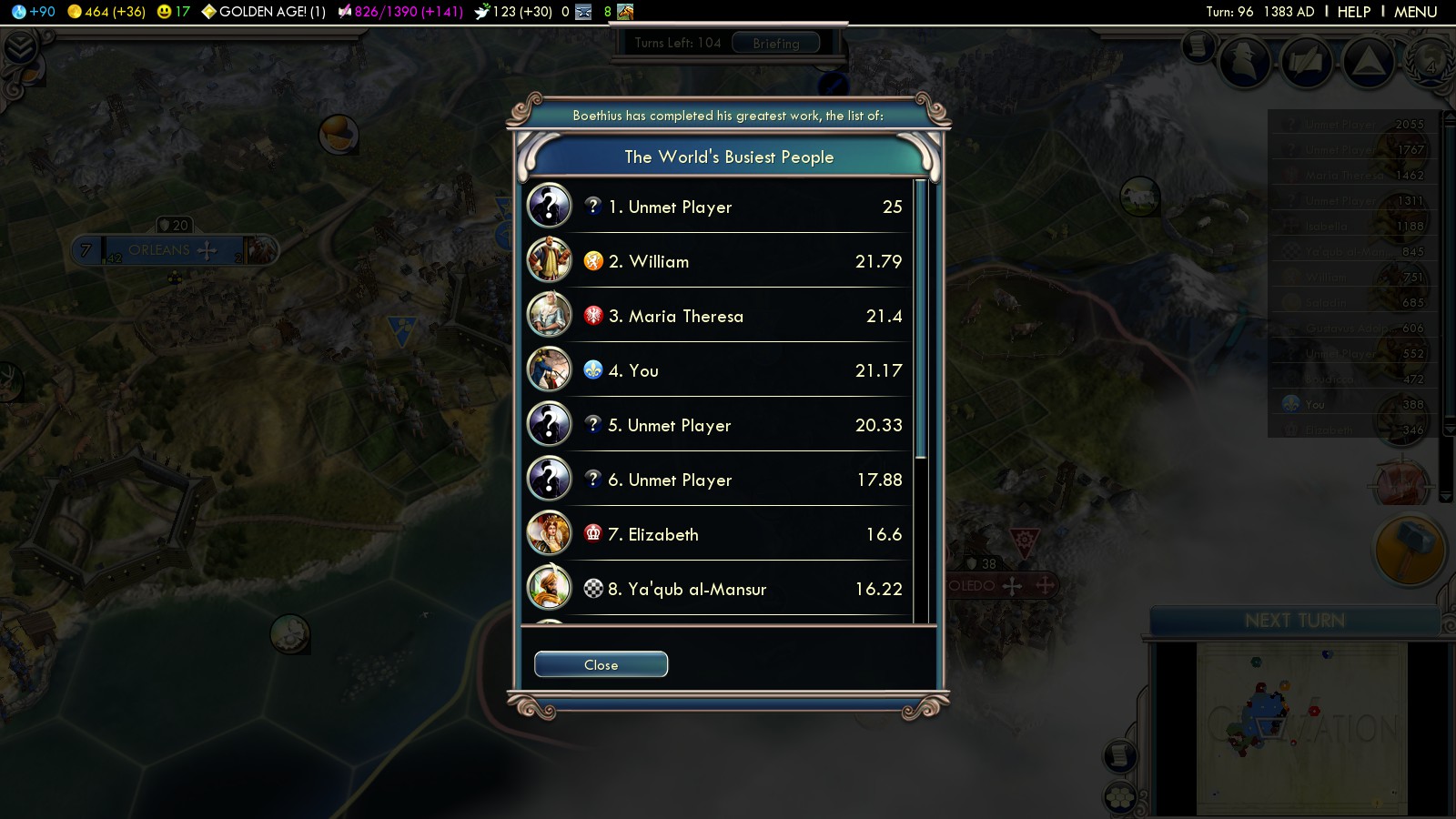Click the minimap
The image size is (1456, 819).
1301,728
